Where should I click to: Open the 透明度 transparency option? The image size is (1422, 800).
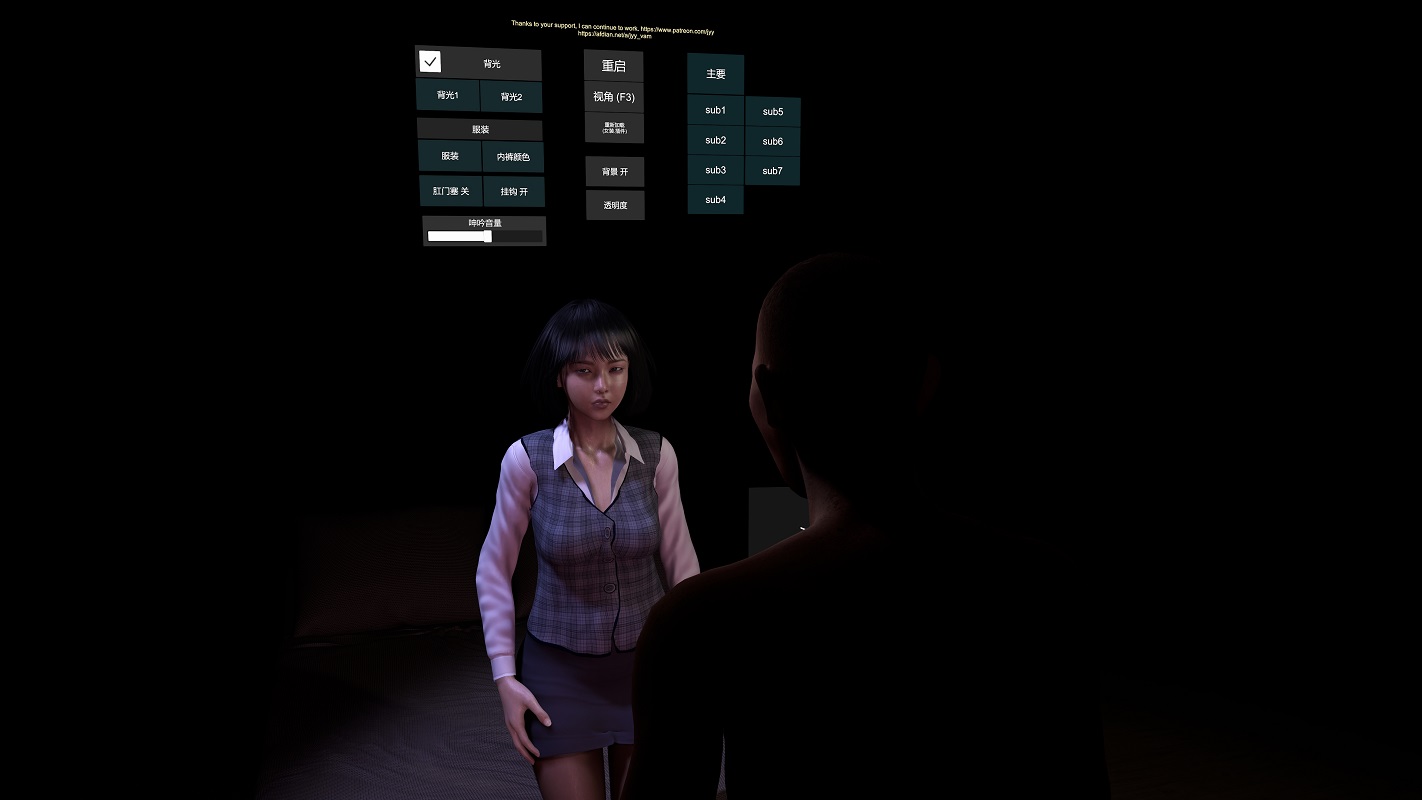coord(615,205)
